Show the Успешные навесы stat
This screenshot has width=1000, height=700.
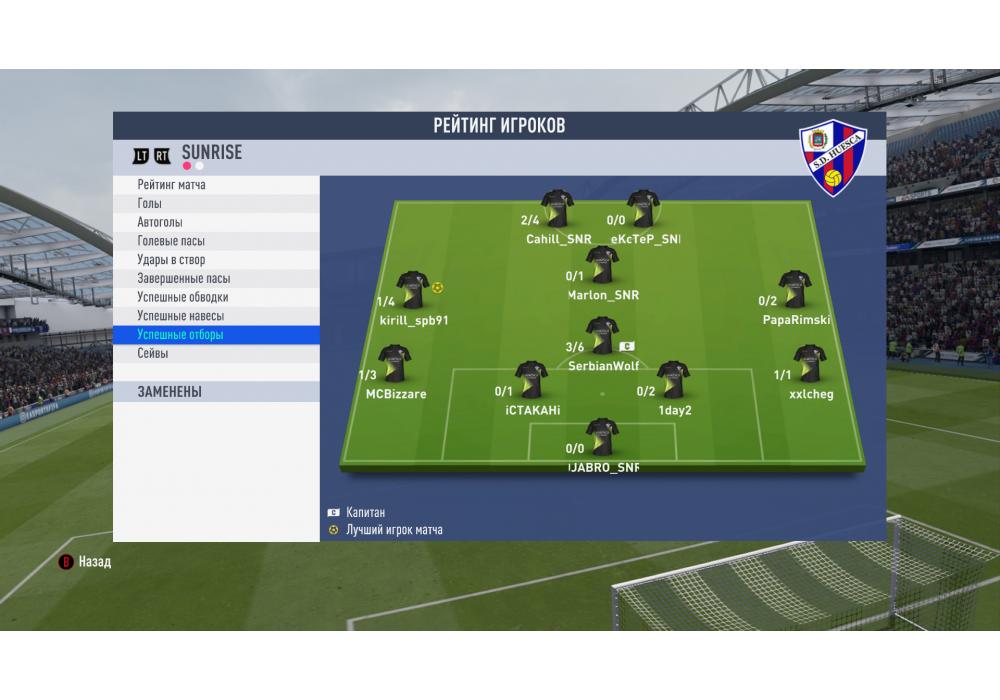[x=216, y=316]
